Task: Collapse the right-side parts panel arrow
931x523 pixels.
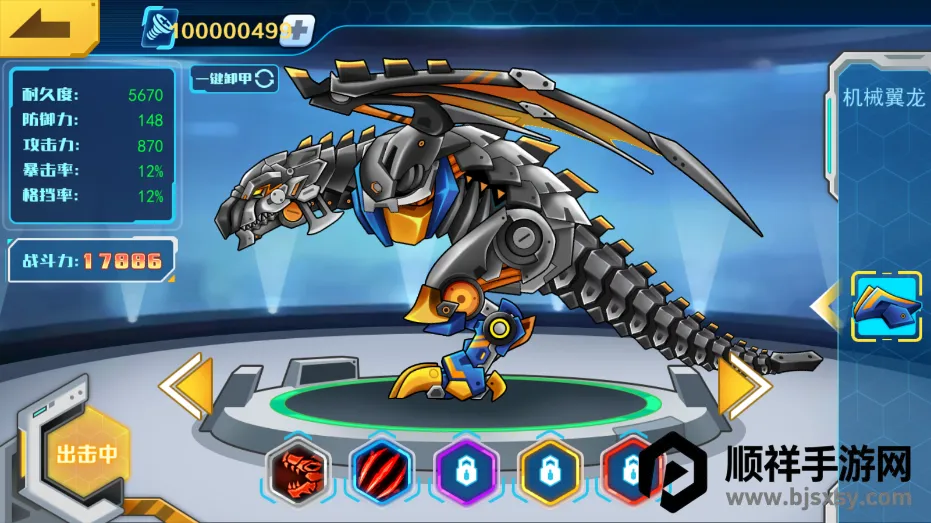Action: tap(825, 307)
